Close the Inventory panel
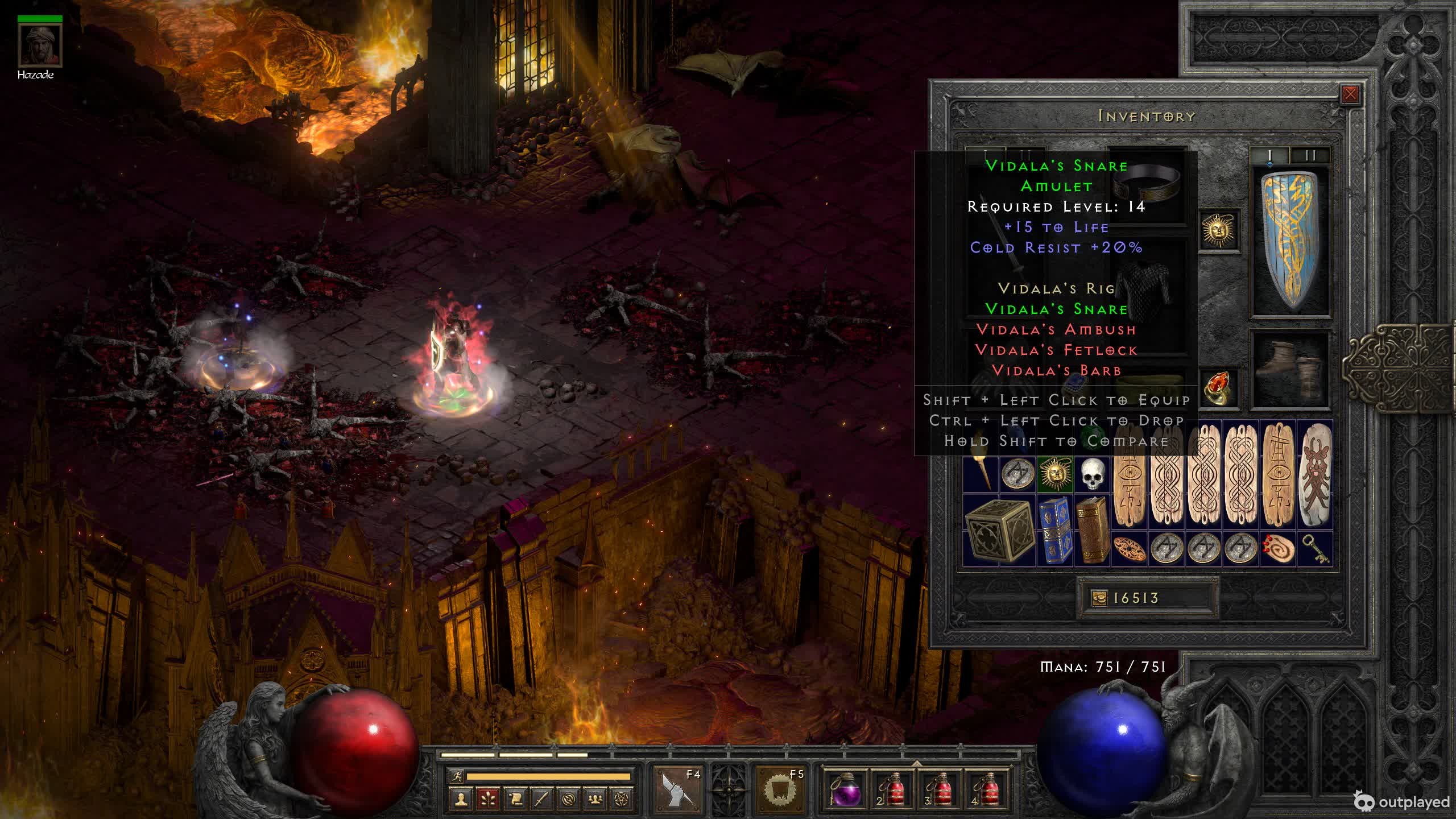The height and width of the screenshot is (819, 1456). point(1350,94)
